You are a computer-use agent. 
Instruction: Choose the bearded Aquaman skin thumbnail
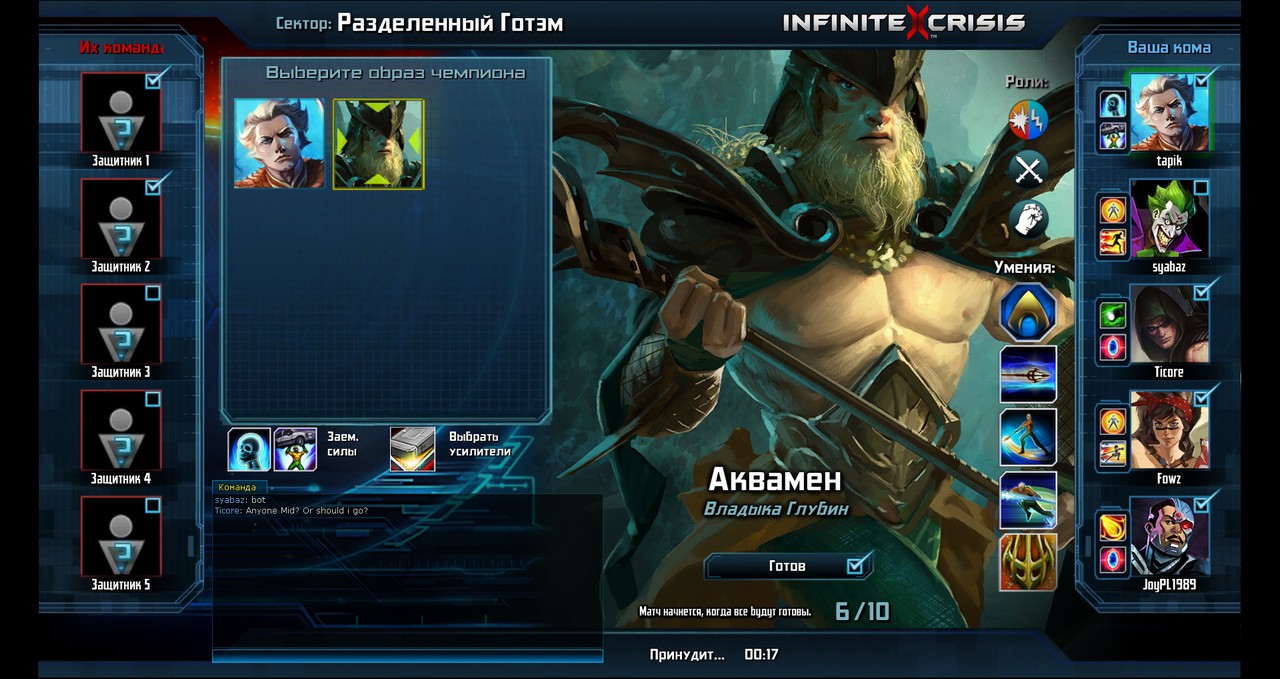click(378, 143)
